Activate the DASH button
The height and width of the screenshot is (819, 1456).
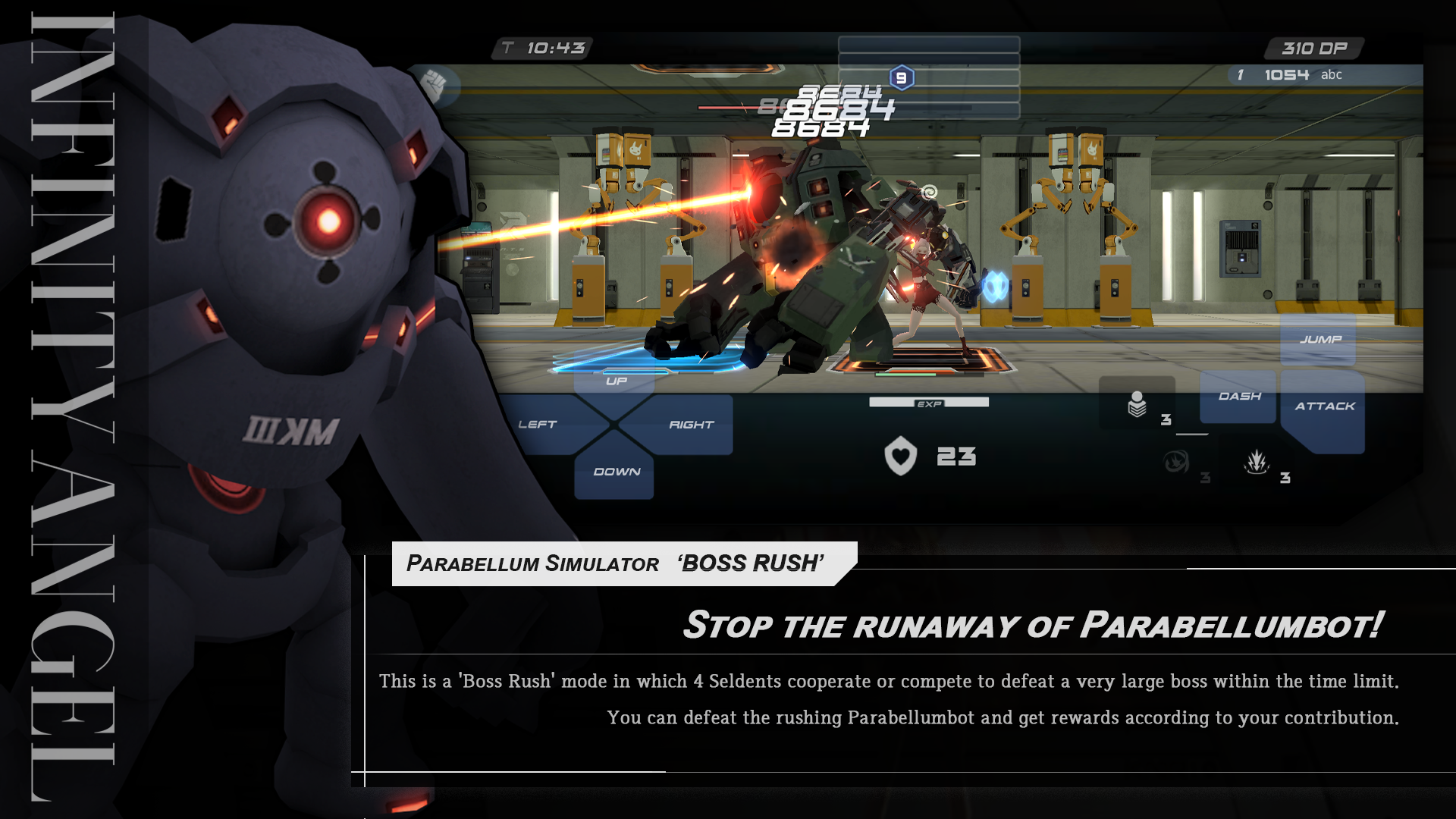pos(1239,397)
